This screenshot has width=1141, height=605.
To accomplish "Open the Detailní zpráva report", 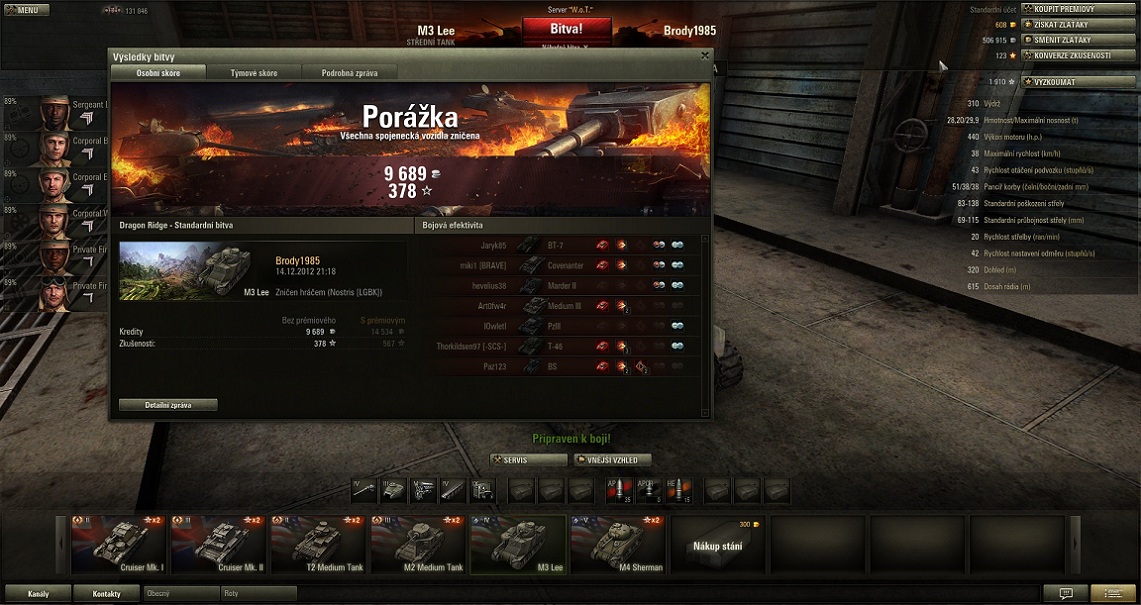I will click(x=168, y=405).
